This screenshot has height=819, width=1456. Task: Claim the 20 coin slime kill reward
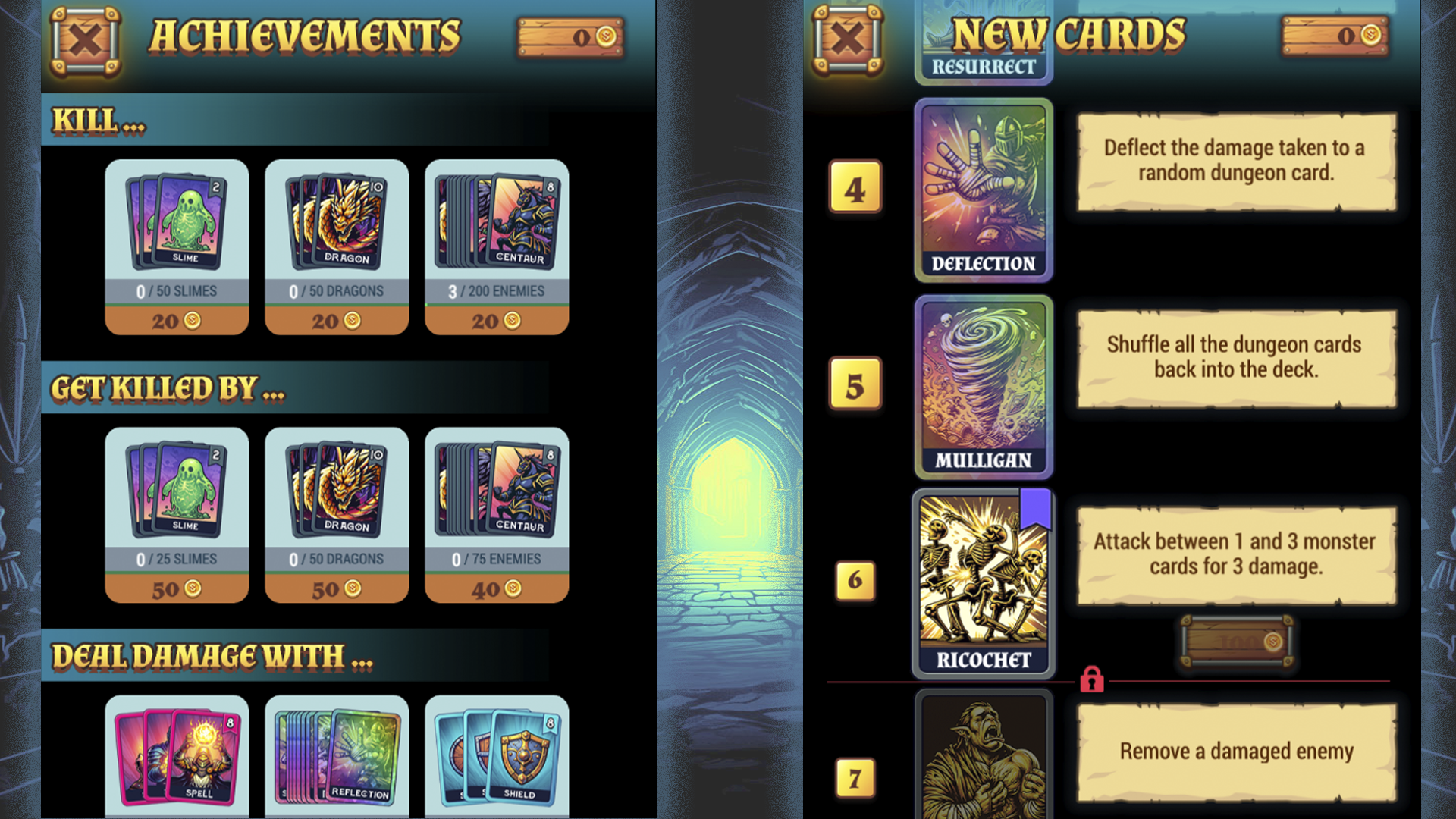click(x=177, y=319)
